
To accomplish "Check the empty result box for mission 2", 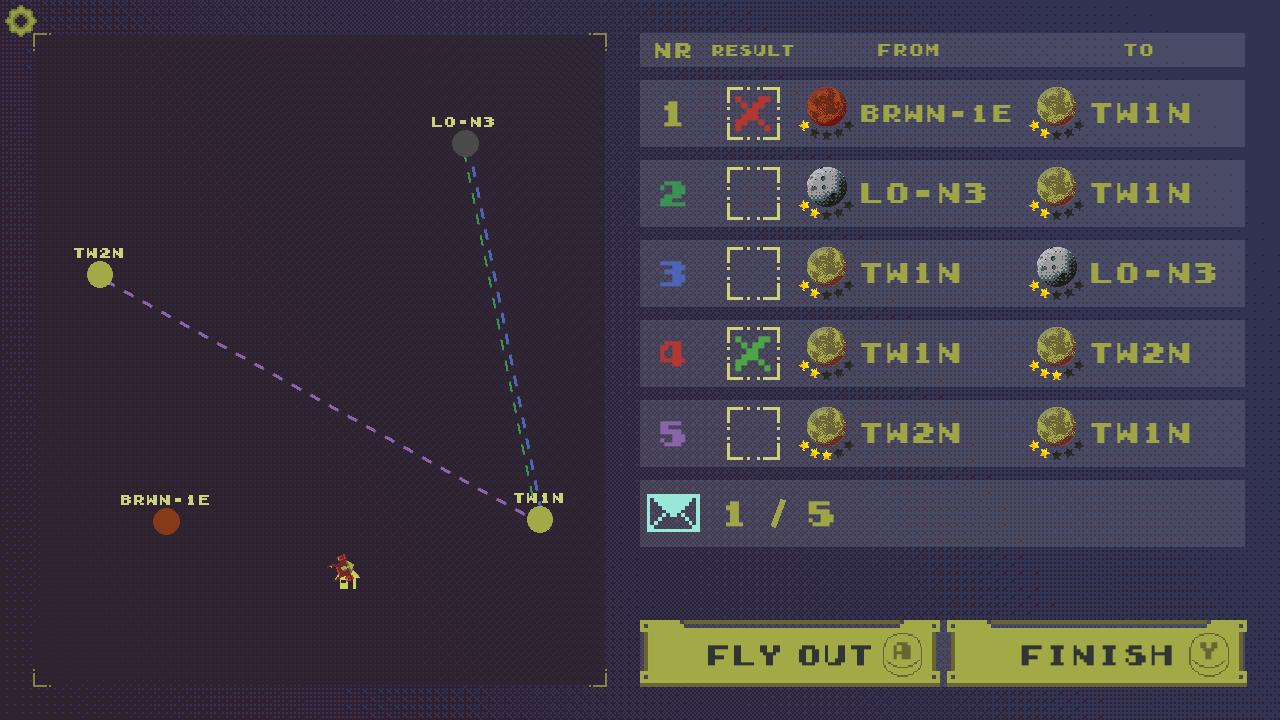I will coord(755,193).
